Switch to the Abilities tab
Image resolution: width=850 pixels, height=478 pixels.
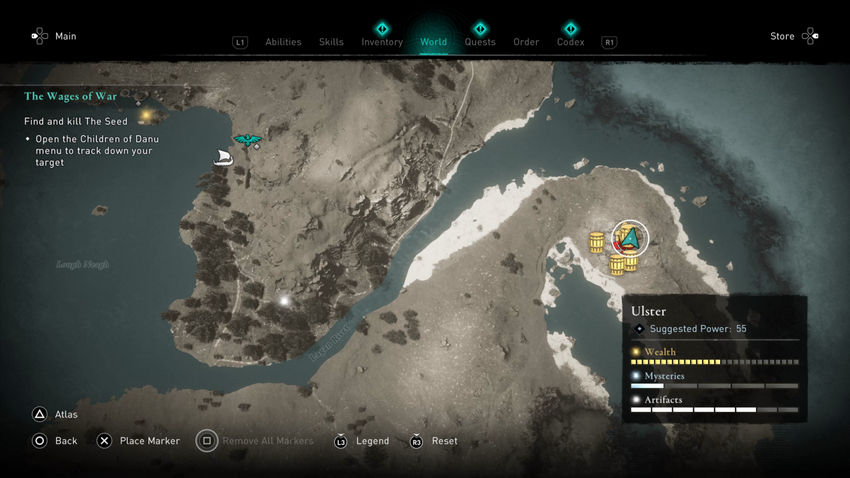click(283, 42)
